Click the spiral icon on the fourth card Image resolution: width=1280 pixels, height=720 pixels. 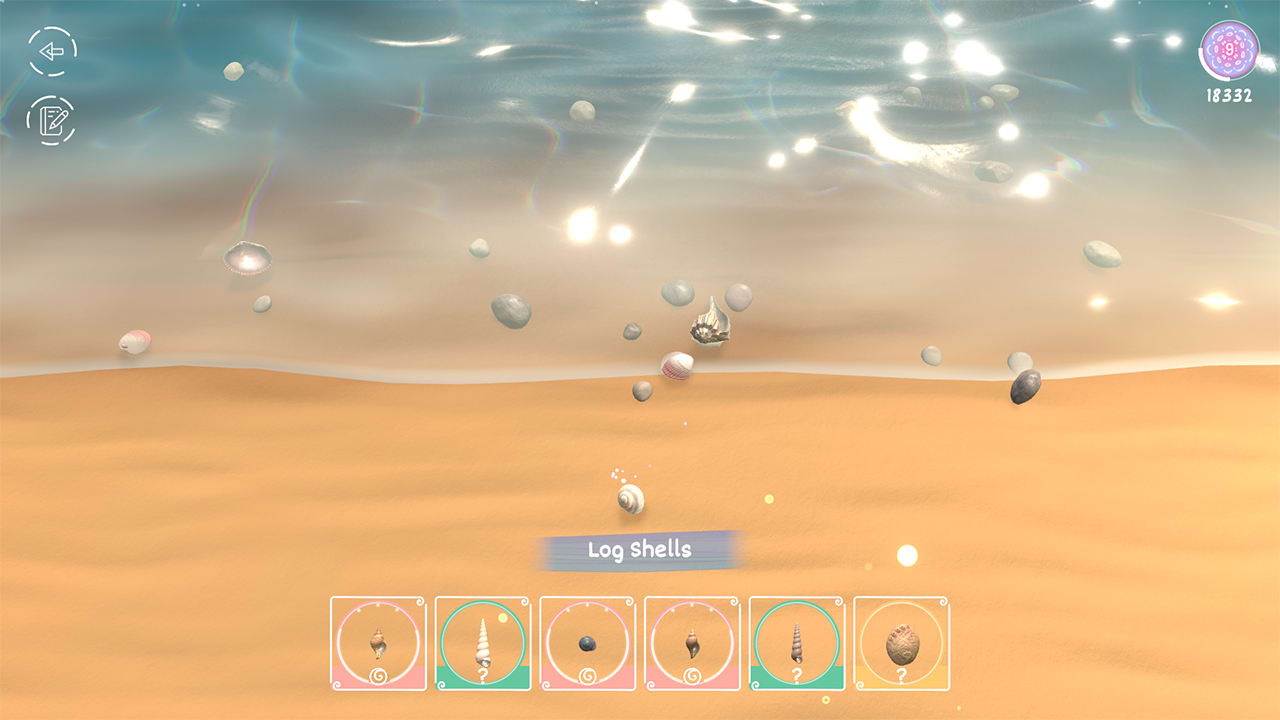pyautogui.click(x=691, y=676)
